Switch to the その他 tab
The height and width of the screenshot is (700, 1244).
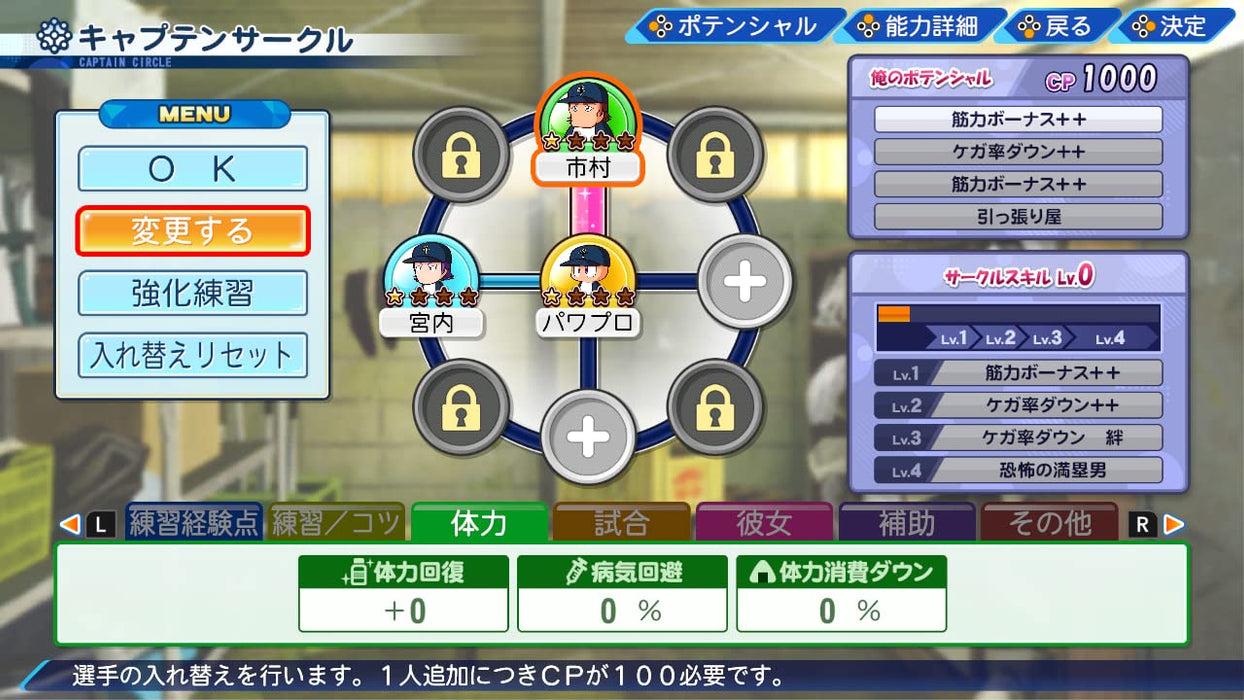[1049, 522]
